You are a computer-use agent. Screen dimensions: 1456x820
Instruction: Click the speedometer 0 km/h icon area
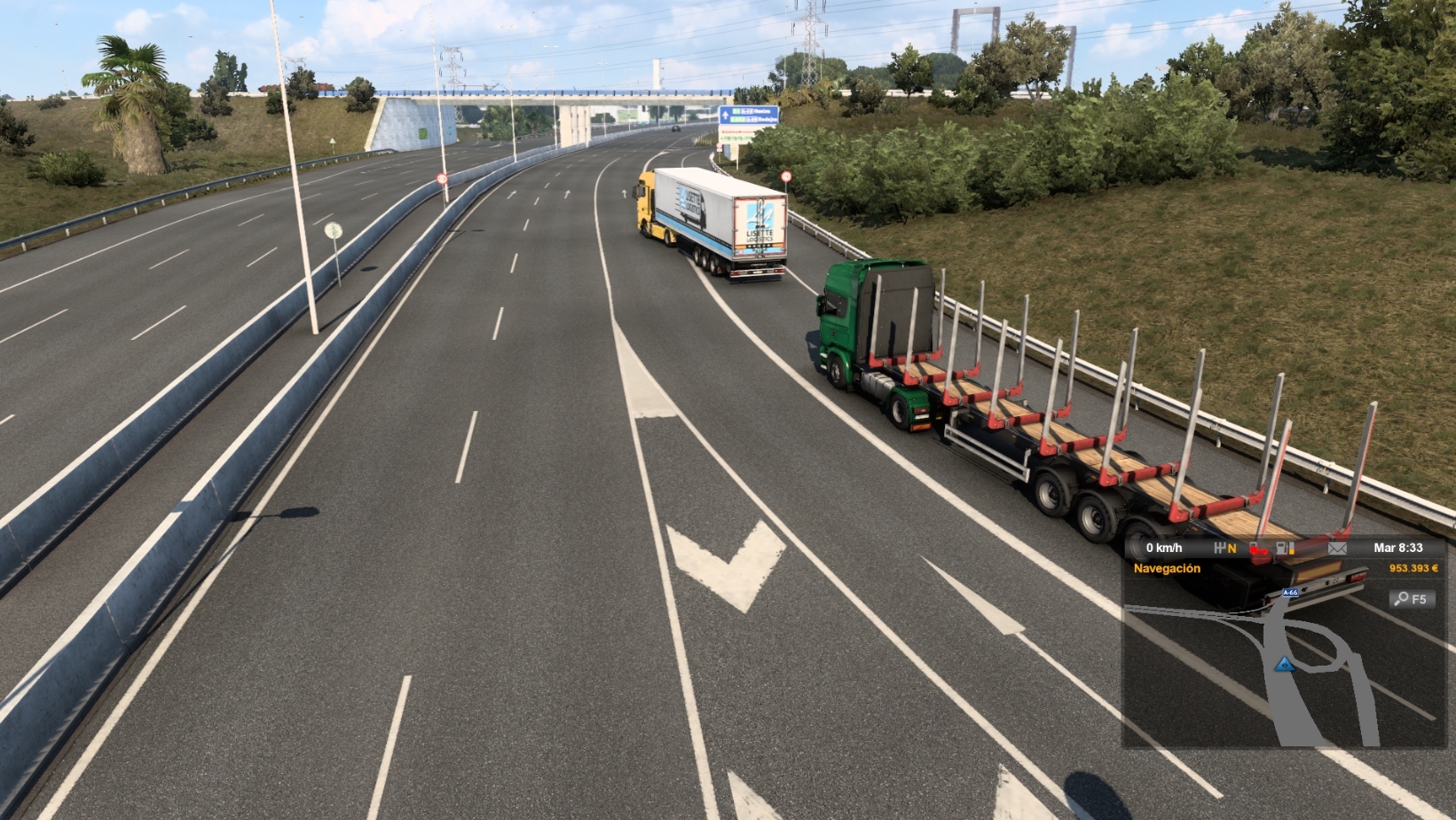[1164, 548]
